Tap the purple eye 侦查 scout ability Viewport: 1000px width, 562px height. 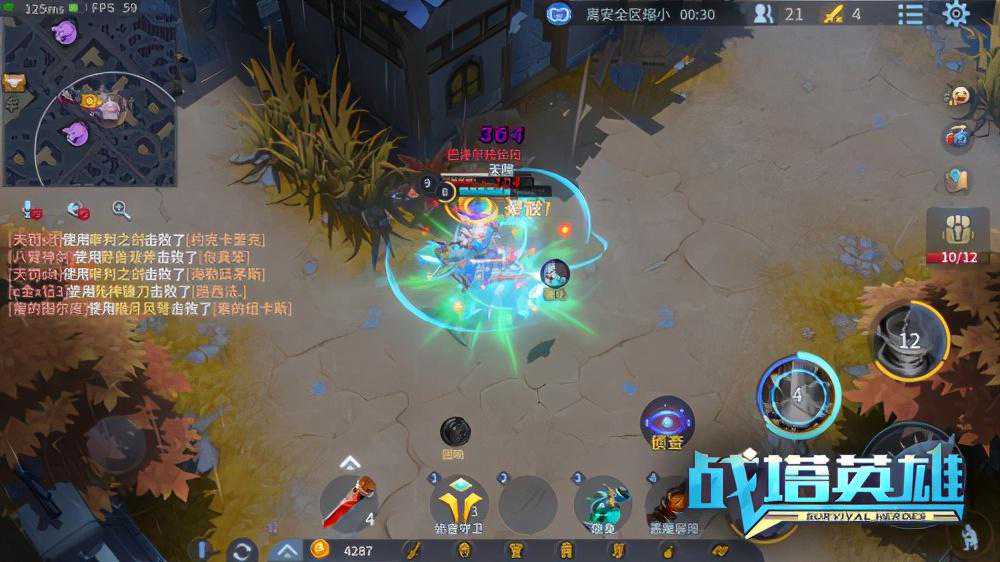click(667, 421)
